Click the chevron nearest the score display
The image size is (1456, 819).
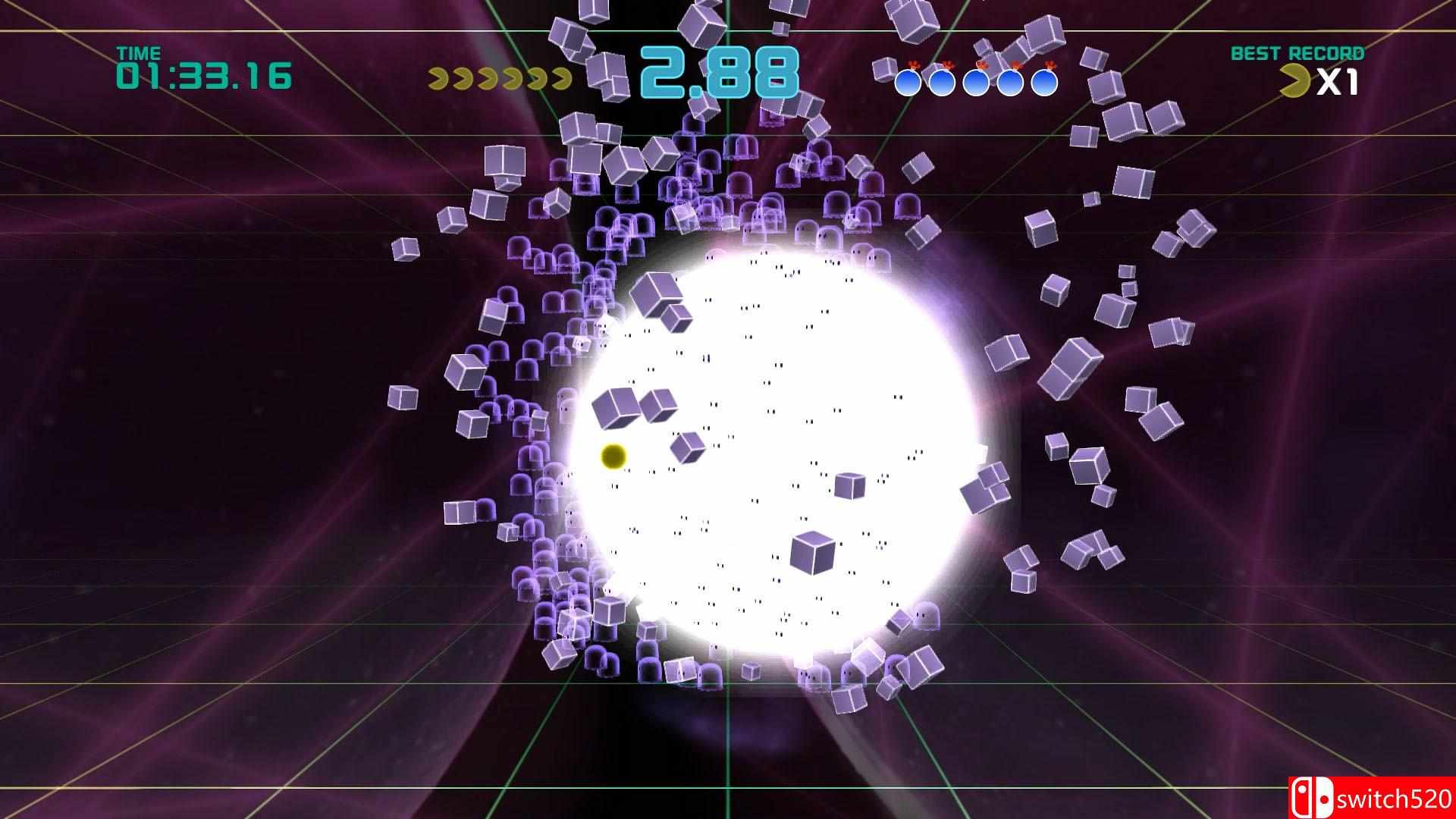tap(563, 79)
